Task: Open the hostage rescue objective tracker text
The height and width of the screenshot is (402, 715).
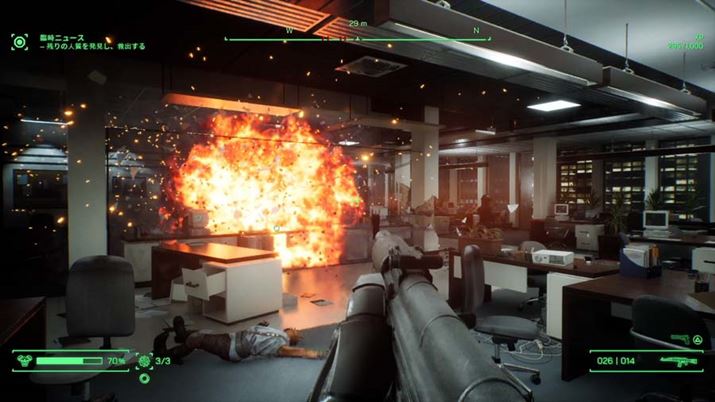Action: [92, 46]
